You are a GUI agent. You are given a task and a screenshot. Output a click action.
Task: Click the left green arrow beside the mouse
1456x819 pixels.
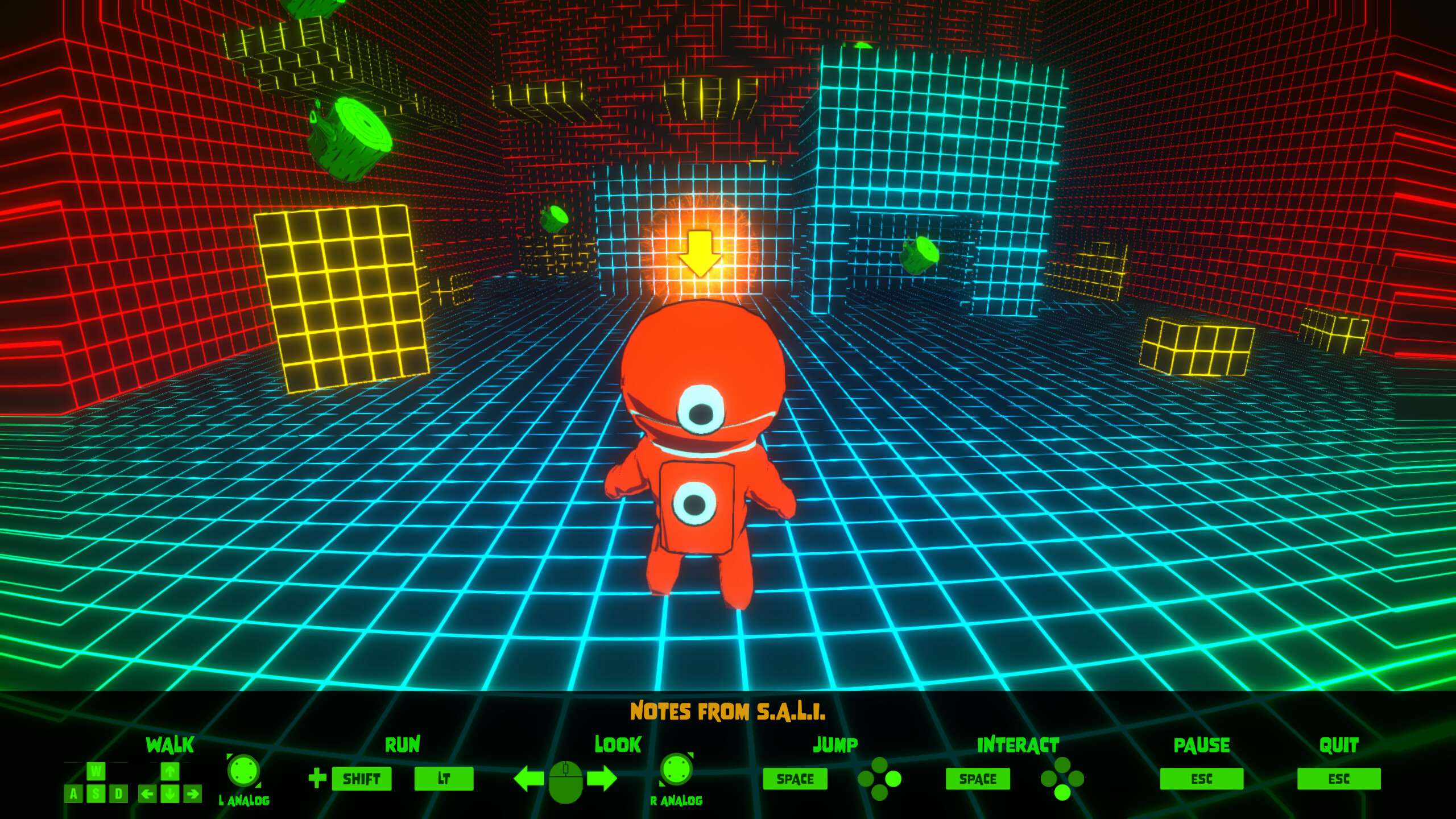pyautogui.click(x=528, y=779)
